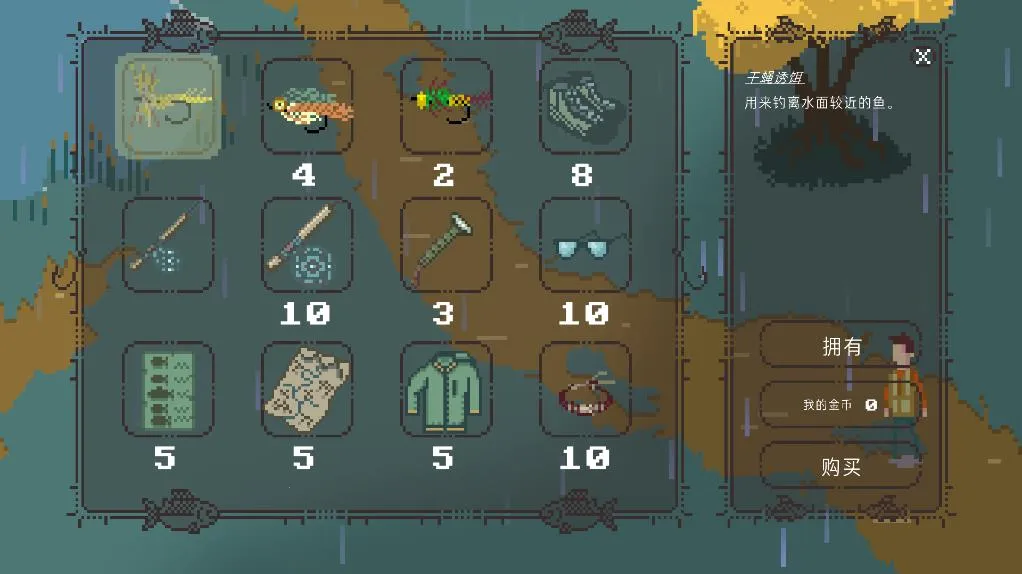The height and width of the screenshot is (574, 1022).
Task: Pick the paper map item costing 5
Action: pyautogui.click(x=307, y=389)
